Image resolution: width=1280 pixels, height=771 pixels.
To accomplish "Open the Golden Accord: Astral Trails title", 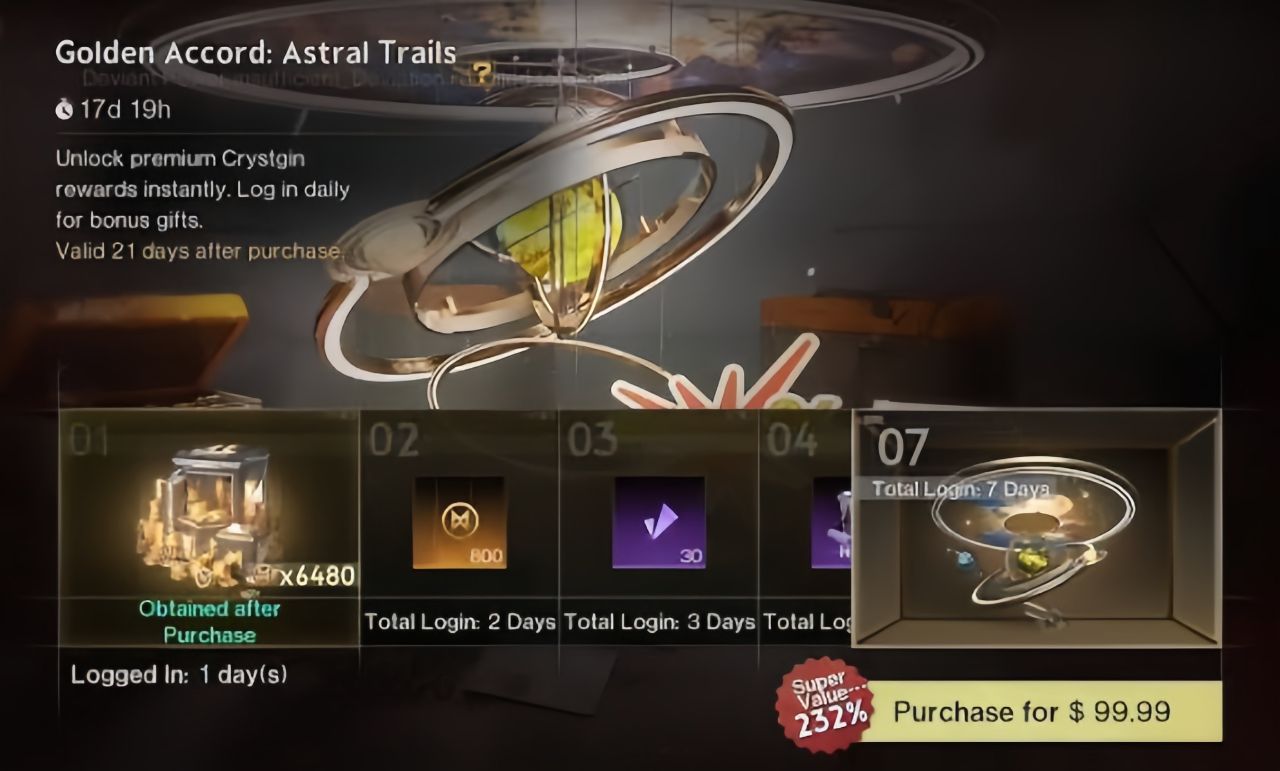I will point(255,52).
